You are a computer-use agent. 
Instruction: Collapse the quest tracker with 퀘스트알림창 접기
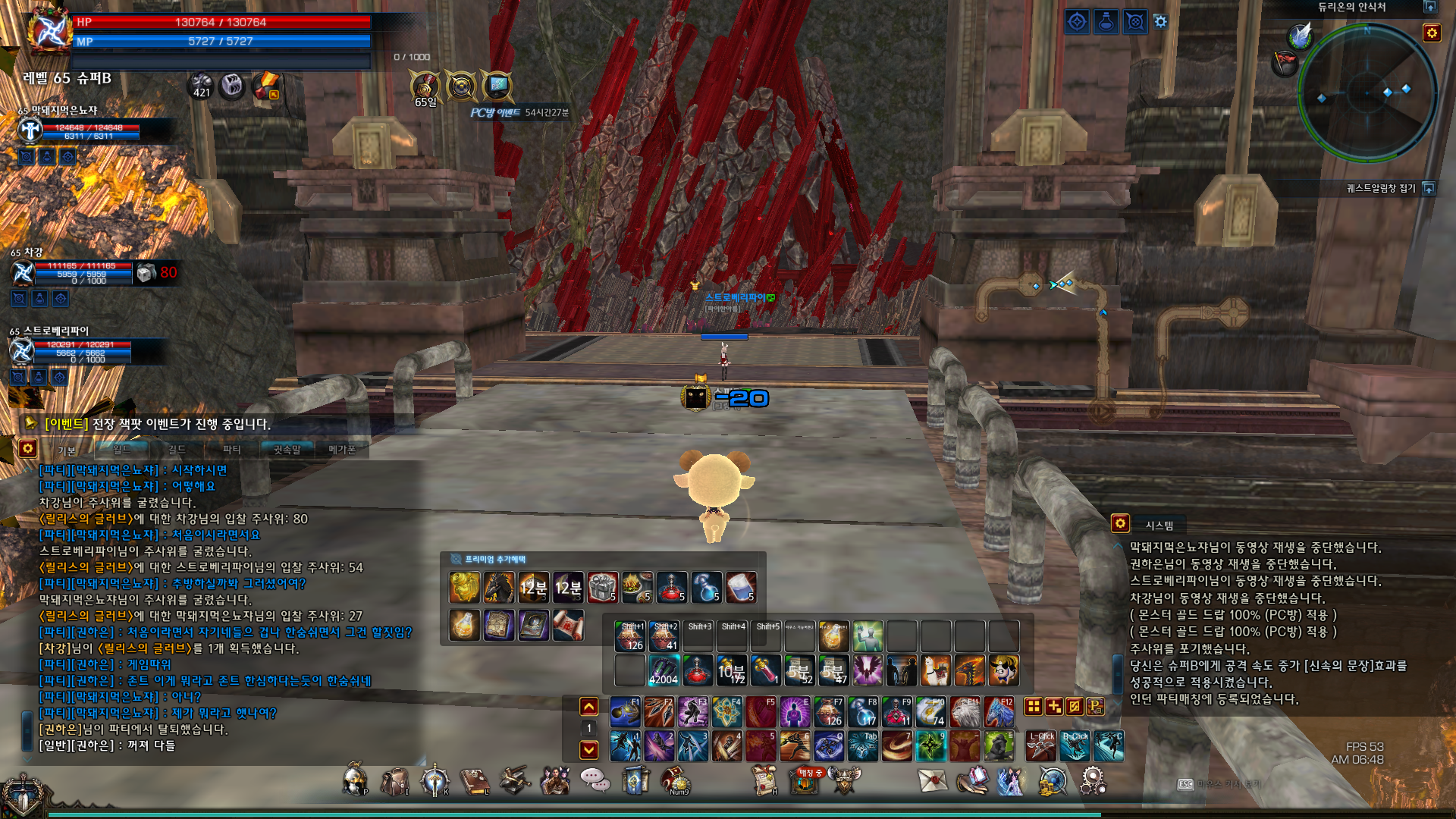[x=1429, y=188]
